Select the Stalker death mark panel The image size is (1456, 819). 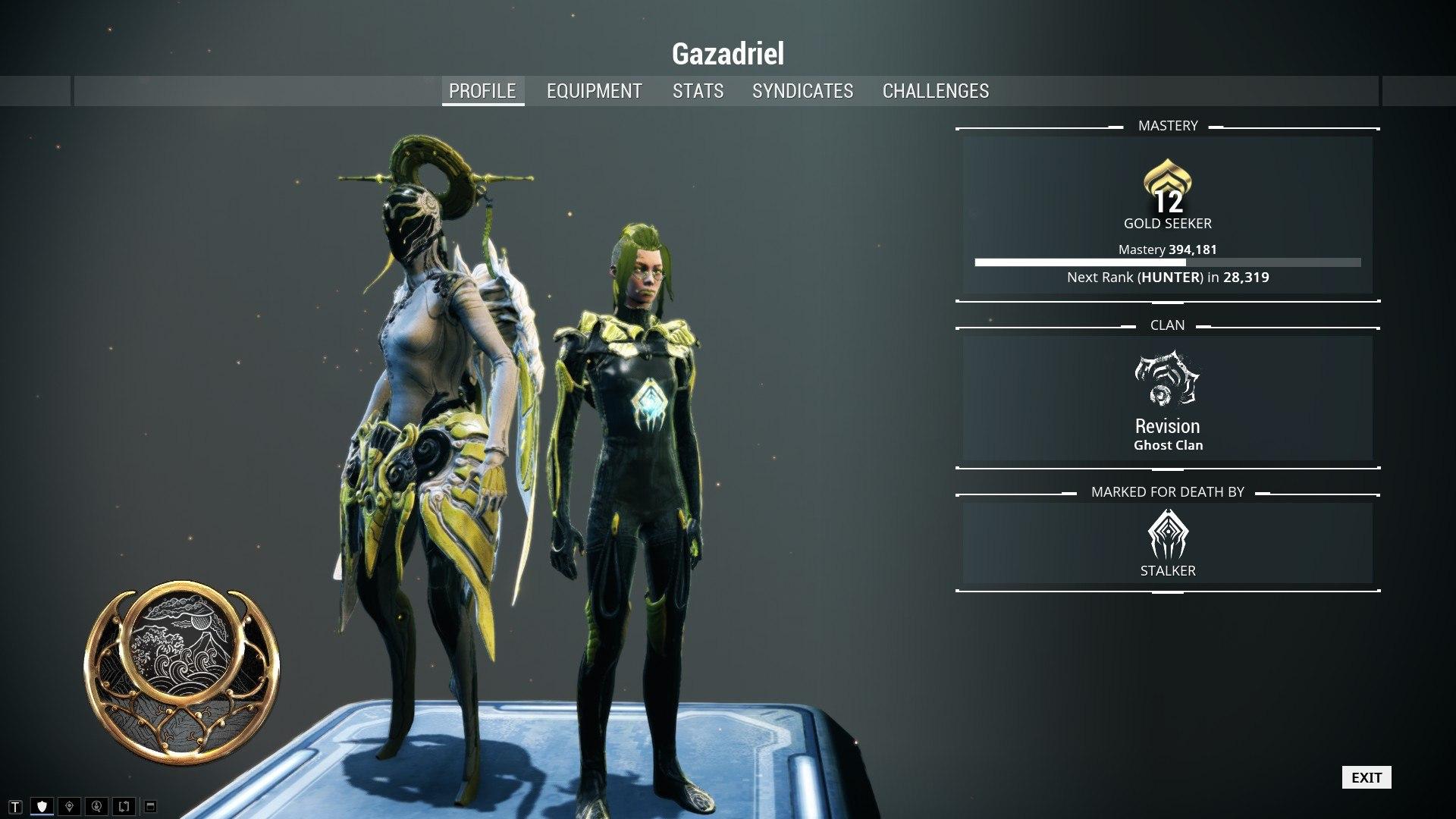point(1167,544)
